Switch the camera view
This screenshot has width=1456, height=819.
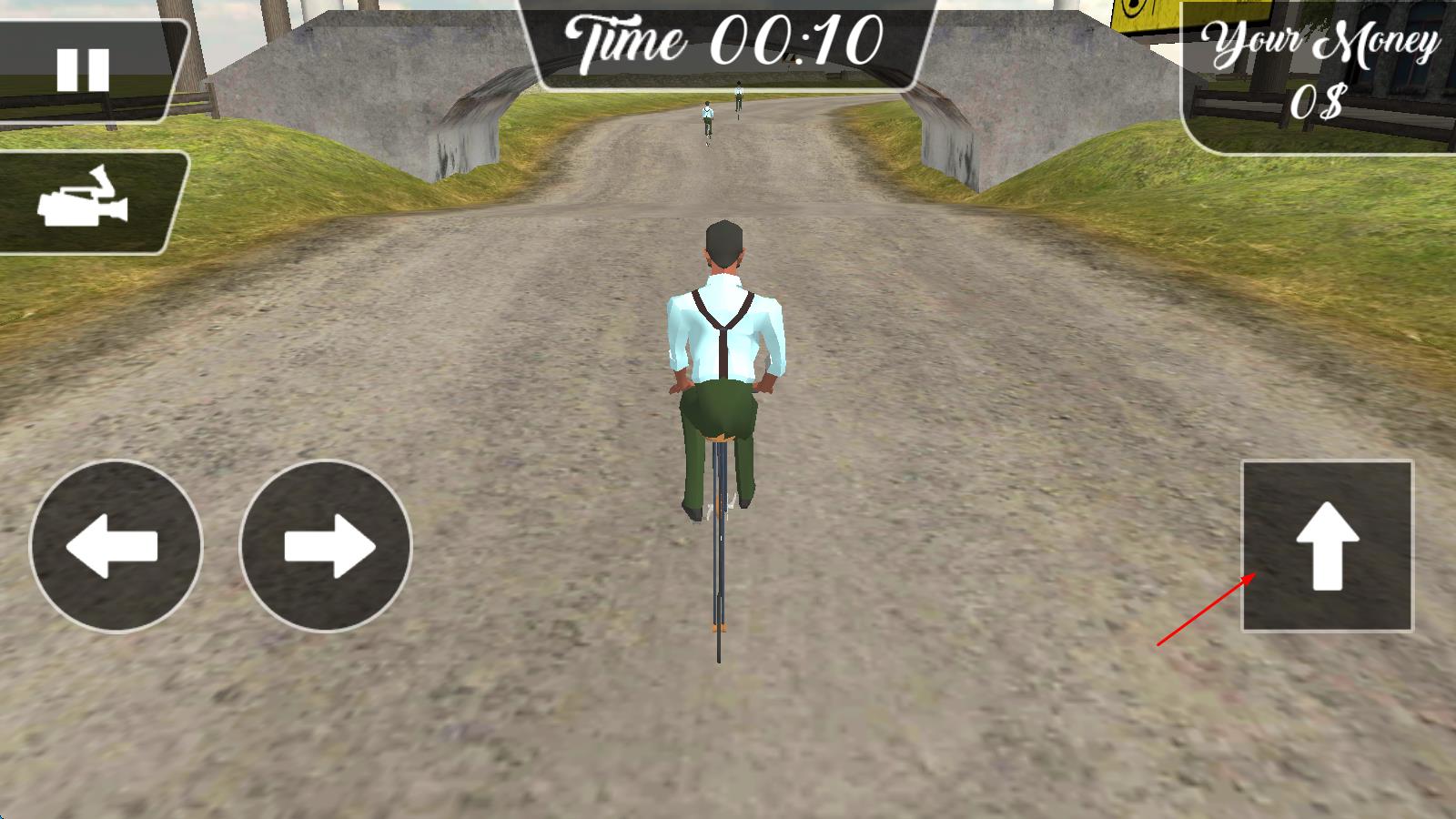click(84, 201)
